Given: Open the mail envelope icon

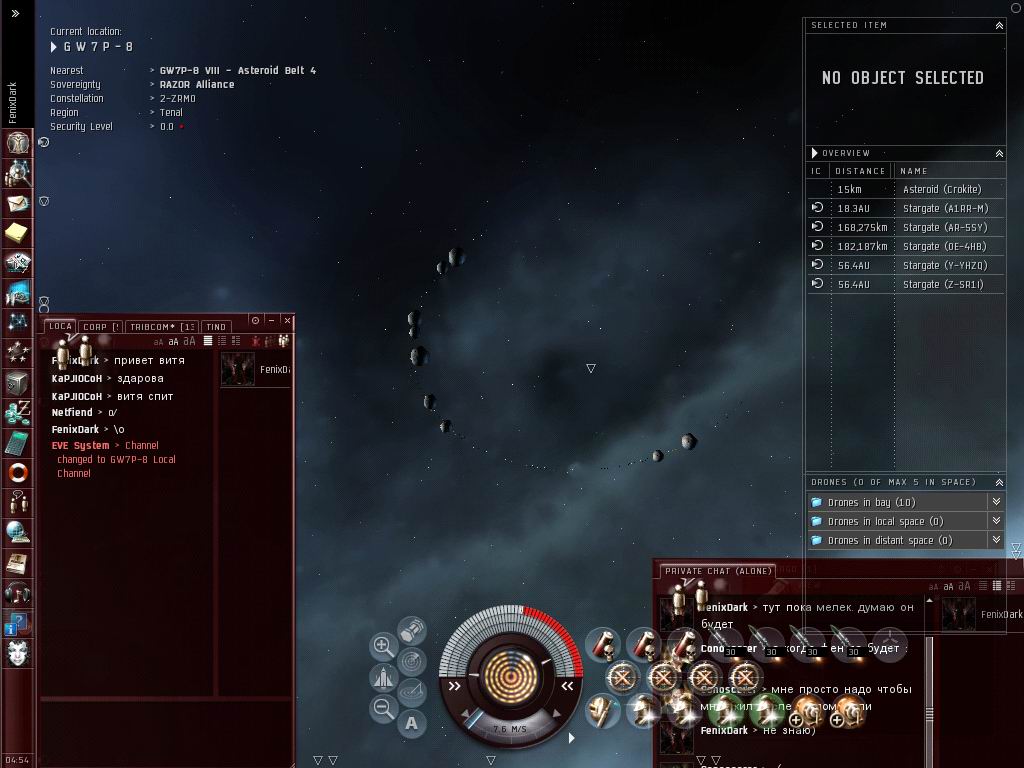Looking at the screenshot, I should [18, 204].
